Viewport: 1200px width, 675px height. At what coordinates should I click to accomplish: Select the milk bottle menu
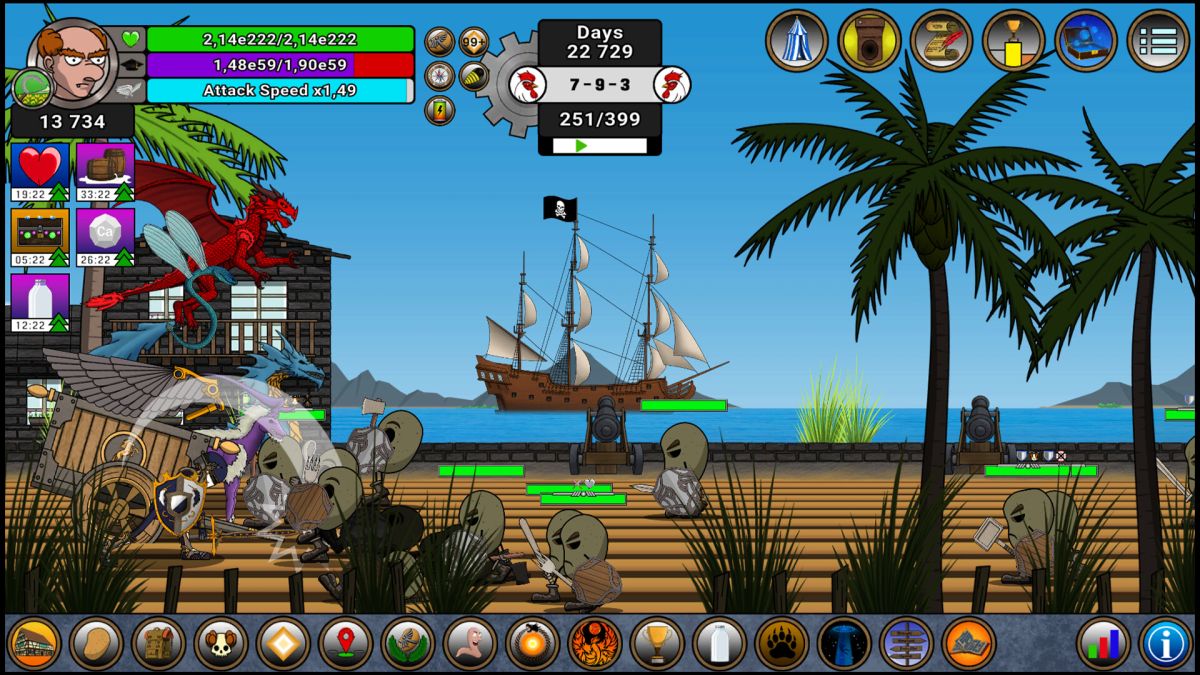point(719,643)
